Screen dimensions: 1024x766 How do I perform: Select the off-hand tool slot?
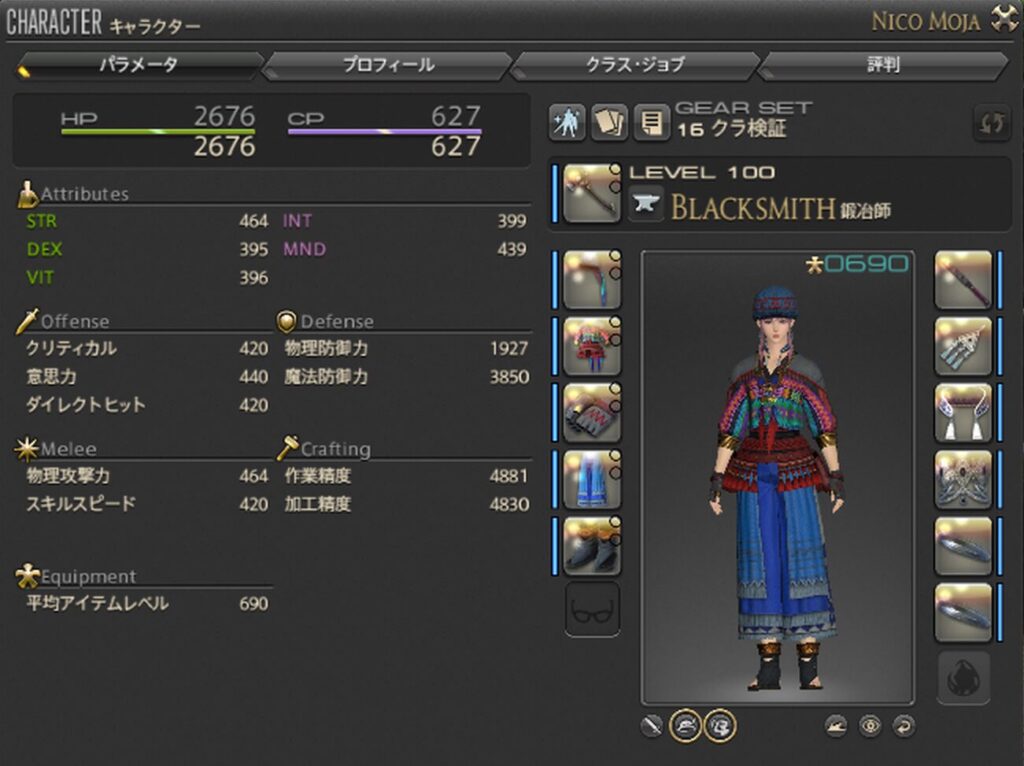[963, 279]
